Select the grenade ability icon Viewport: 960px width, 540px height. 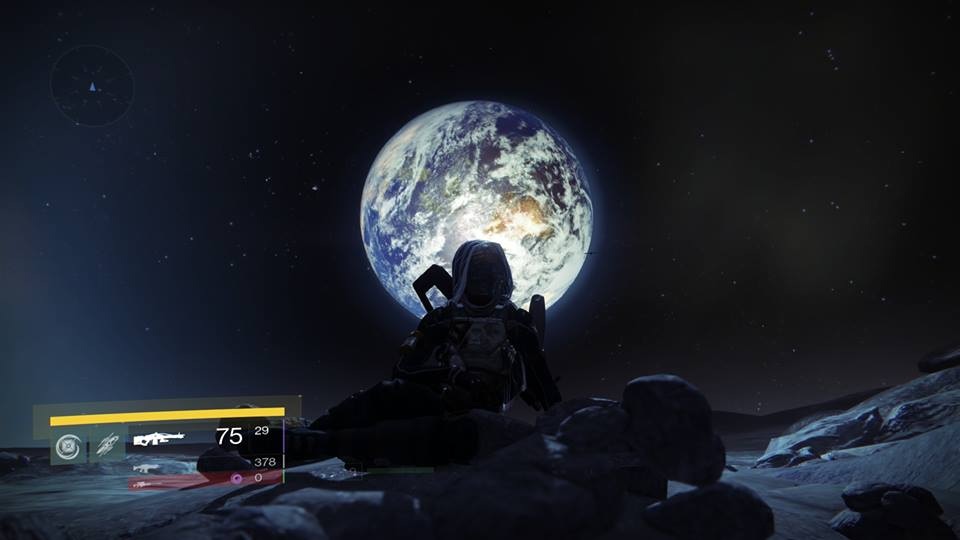pos(68,443)
